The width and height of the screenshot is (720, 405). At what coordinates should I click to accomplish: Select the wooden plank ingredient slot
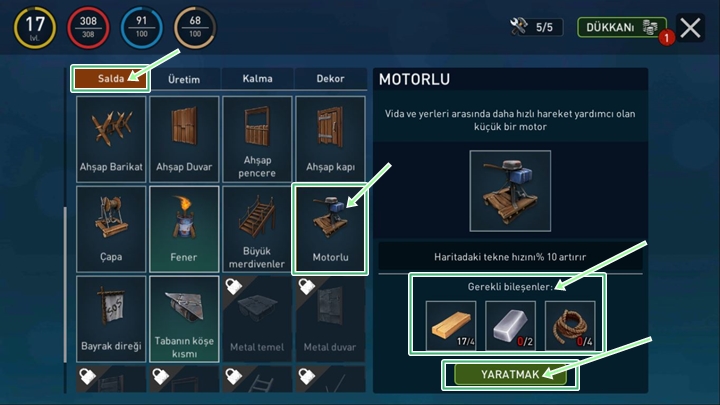click(x=451, y=326)
